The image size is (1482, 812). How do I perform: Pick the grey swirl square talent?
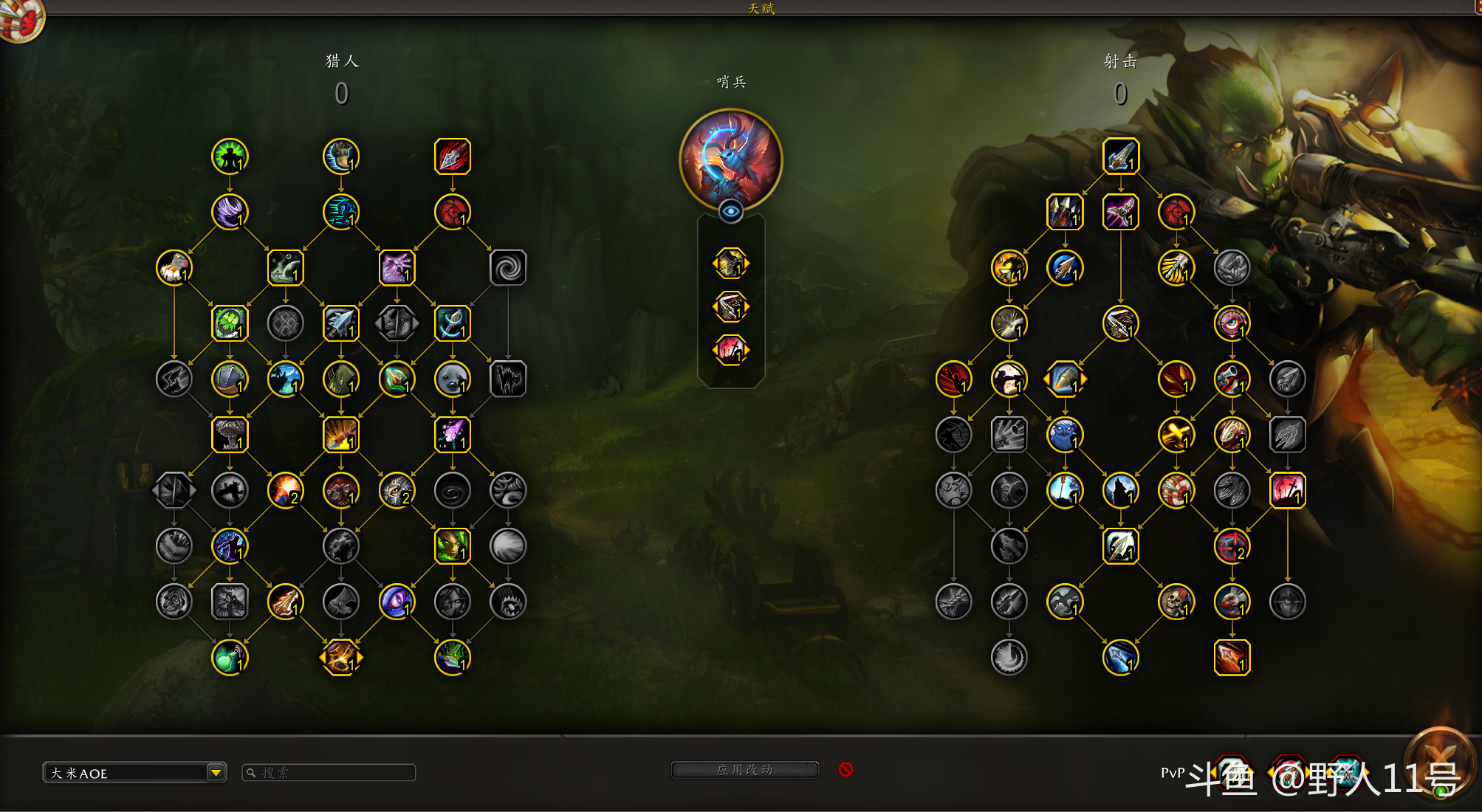(508, 268)
